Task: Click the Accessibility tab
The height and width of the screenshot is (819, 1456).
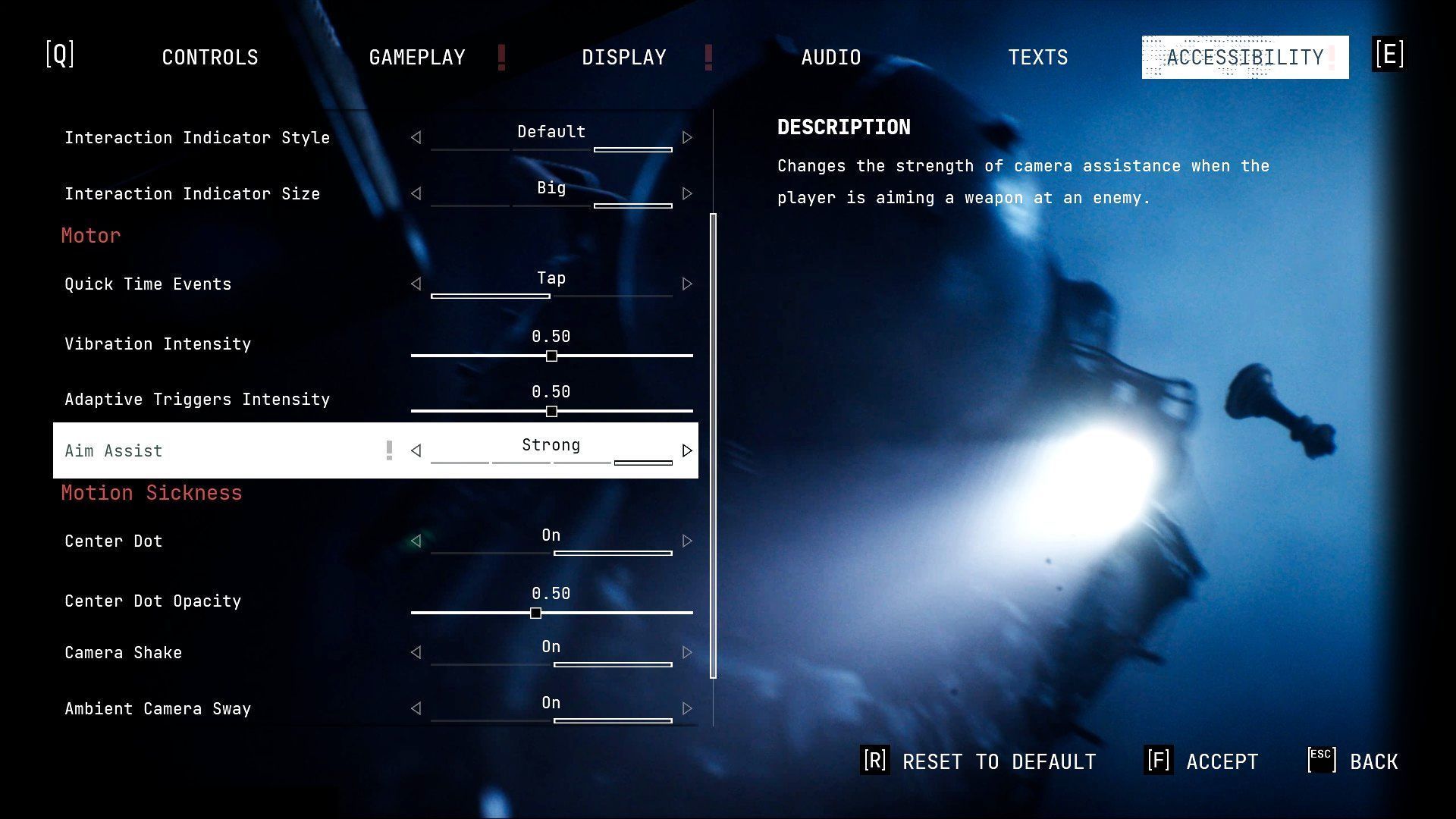Action: (x=1245, y=58)
